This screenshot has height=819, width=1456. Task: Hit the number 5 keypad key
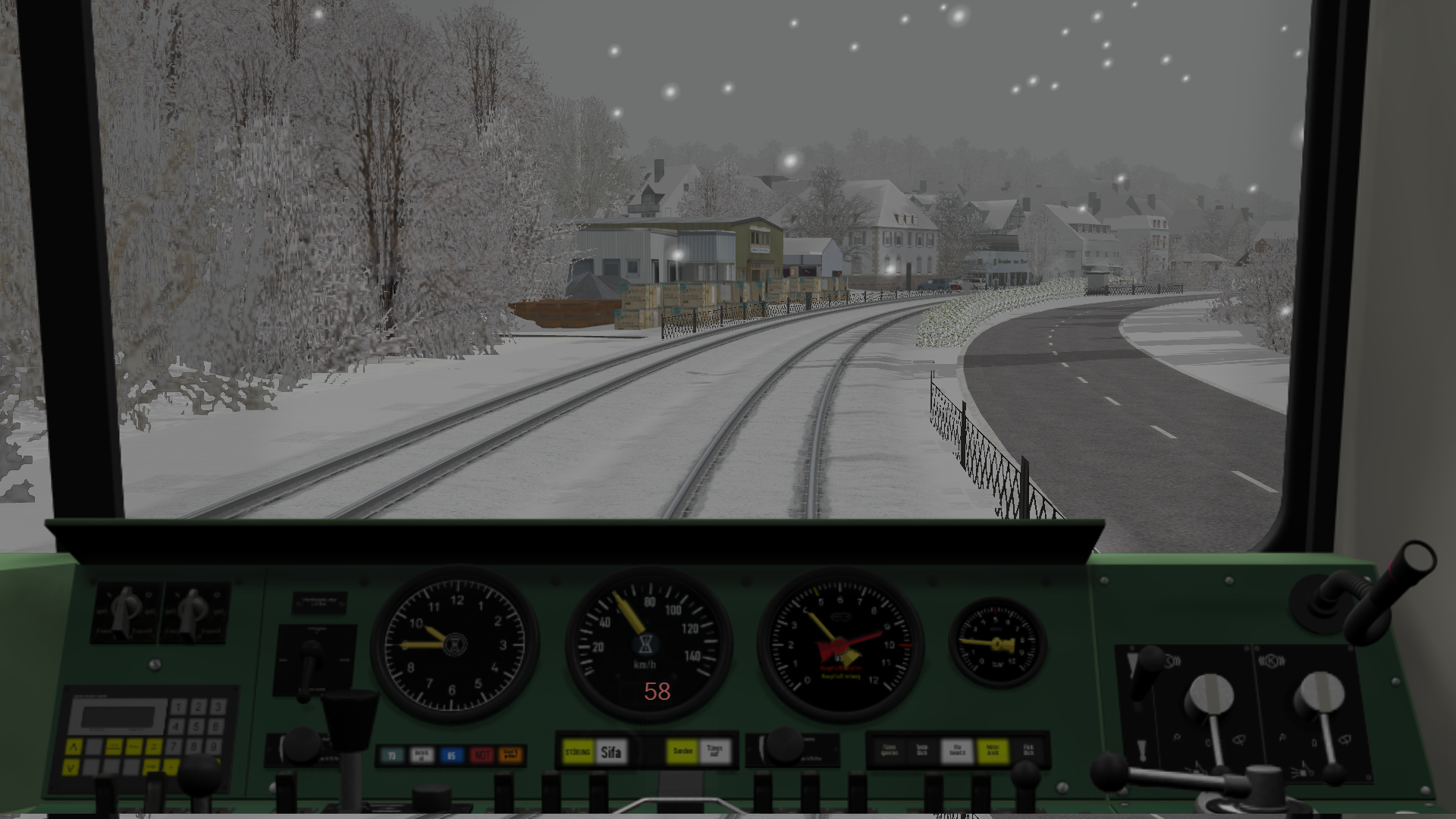point(197,726)
